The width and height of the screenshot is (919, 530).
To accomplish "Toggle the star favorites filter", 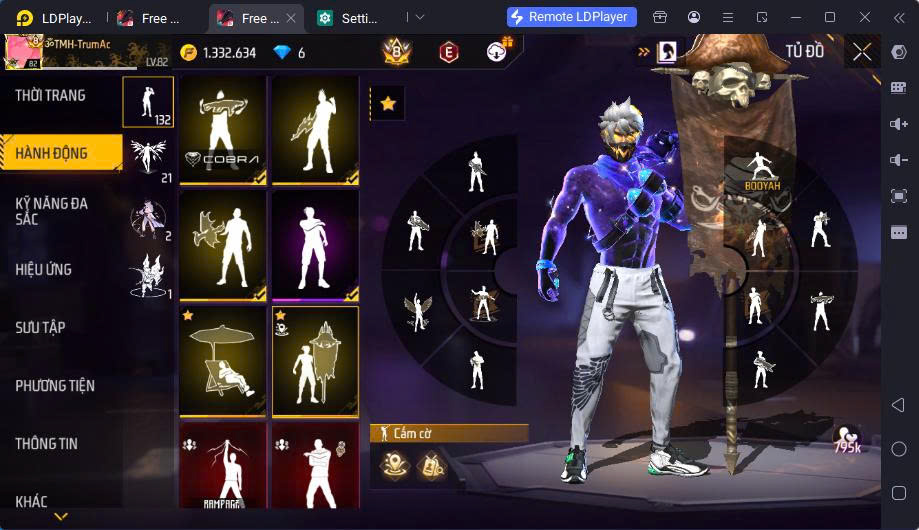I will click(x=388, y=104).
